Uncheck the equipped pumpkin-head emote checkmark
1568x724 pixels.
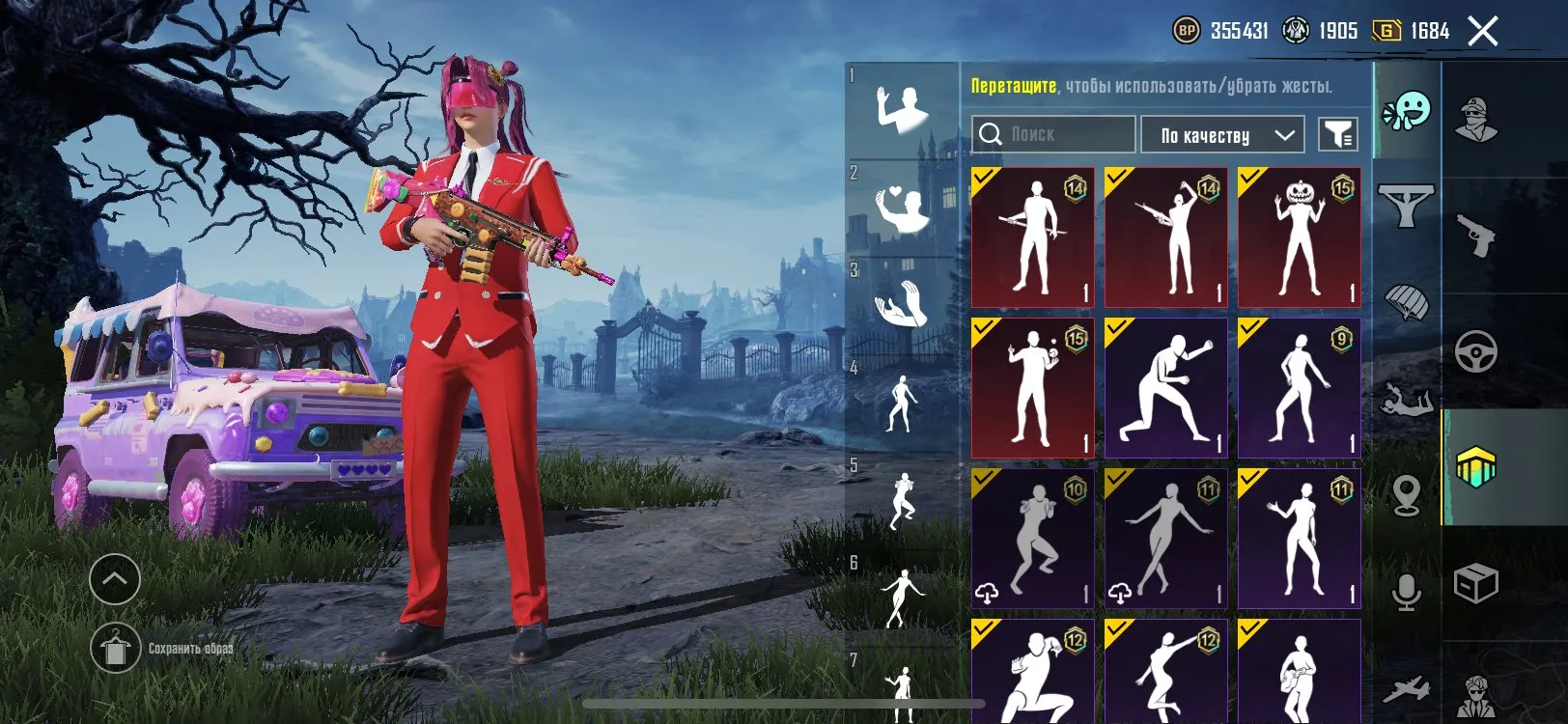[1251, 179]
